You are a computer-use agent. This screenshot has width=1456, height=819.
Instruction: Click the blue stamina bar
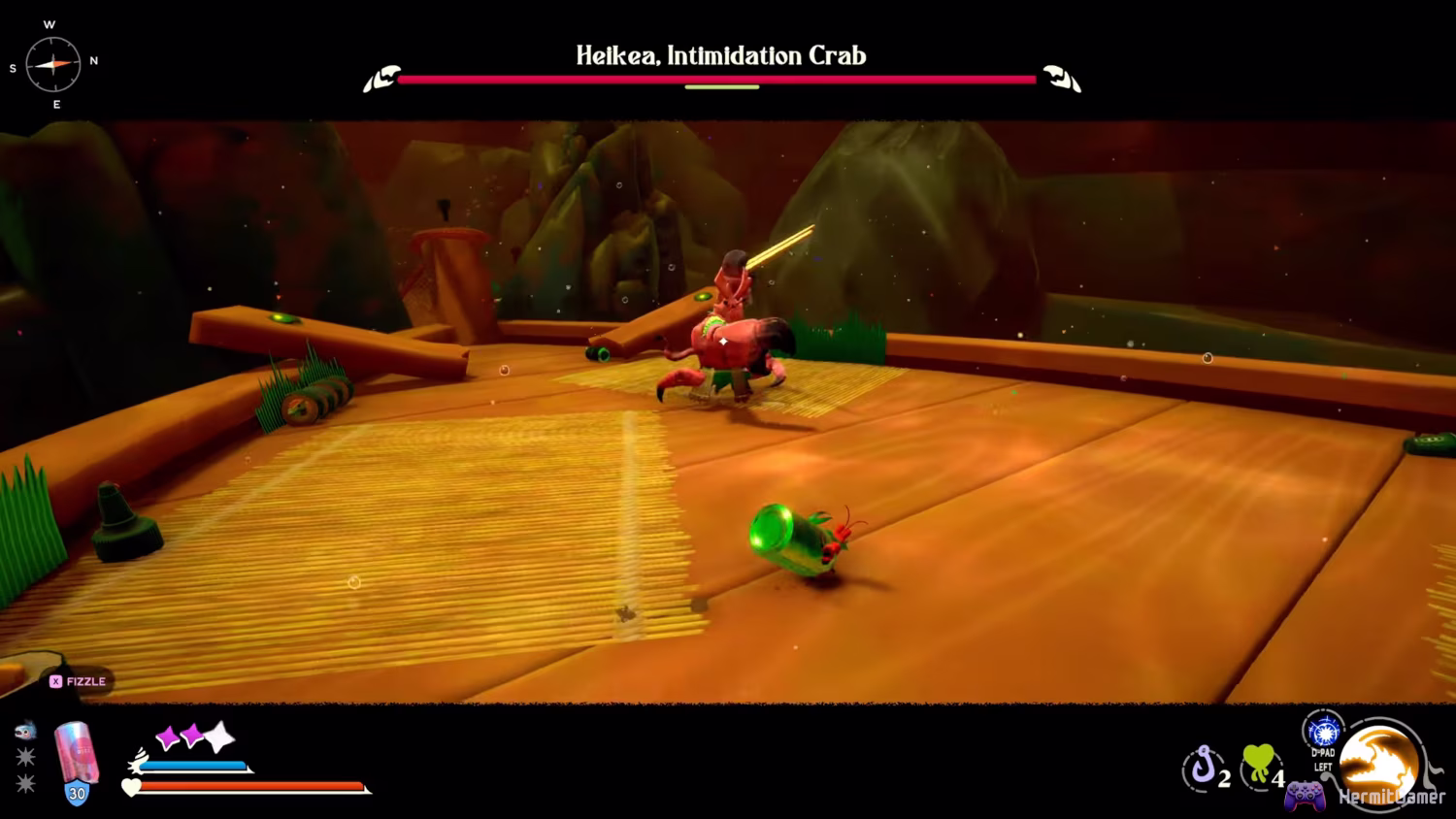point(194,765)
